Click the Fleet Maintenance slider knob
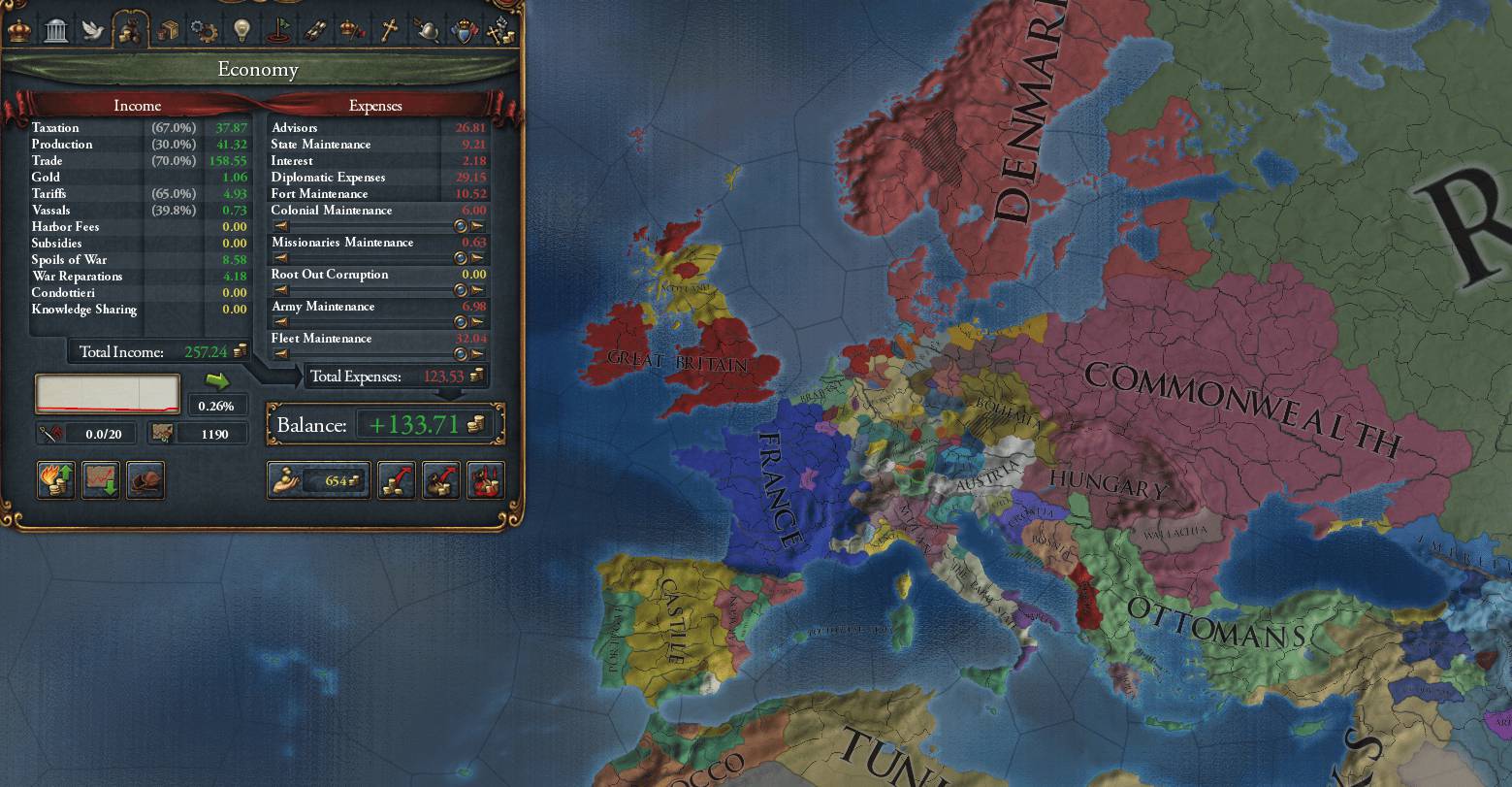The width and height of the screenshot is (1512, 787). coord(461,354)
